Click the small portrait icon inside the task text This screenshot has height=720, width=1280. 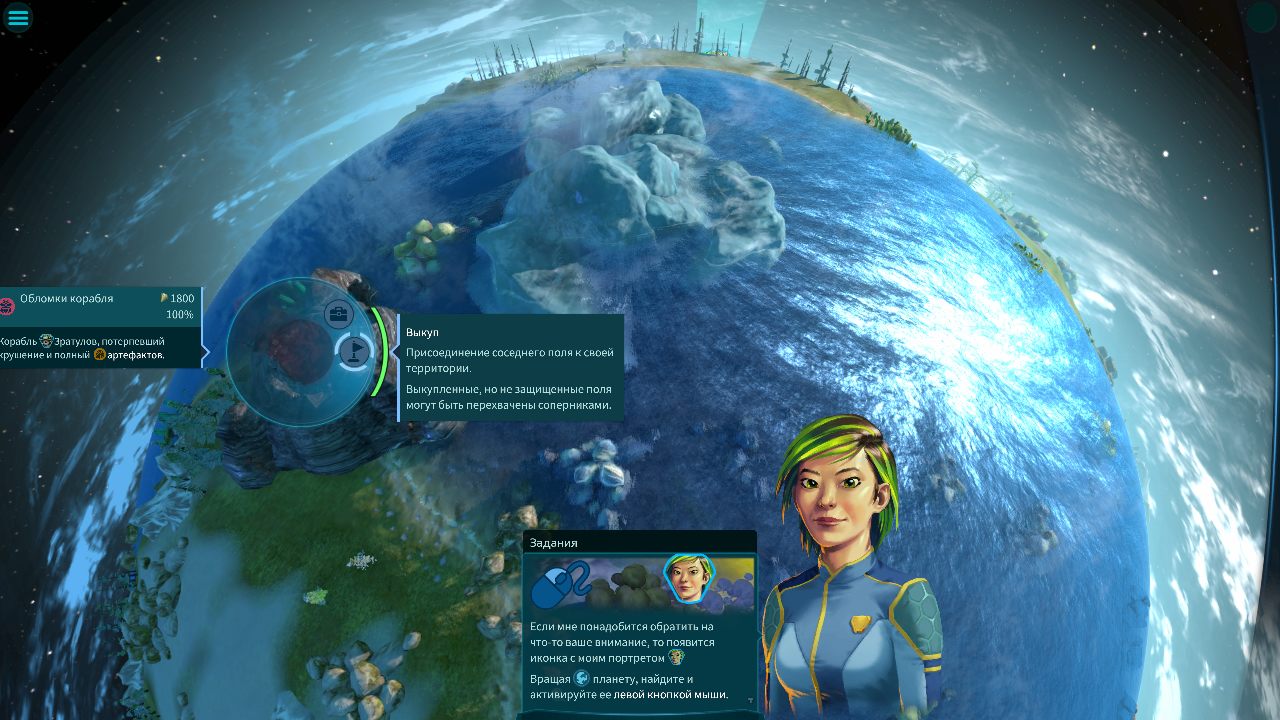click(x=676, y=658)
